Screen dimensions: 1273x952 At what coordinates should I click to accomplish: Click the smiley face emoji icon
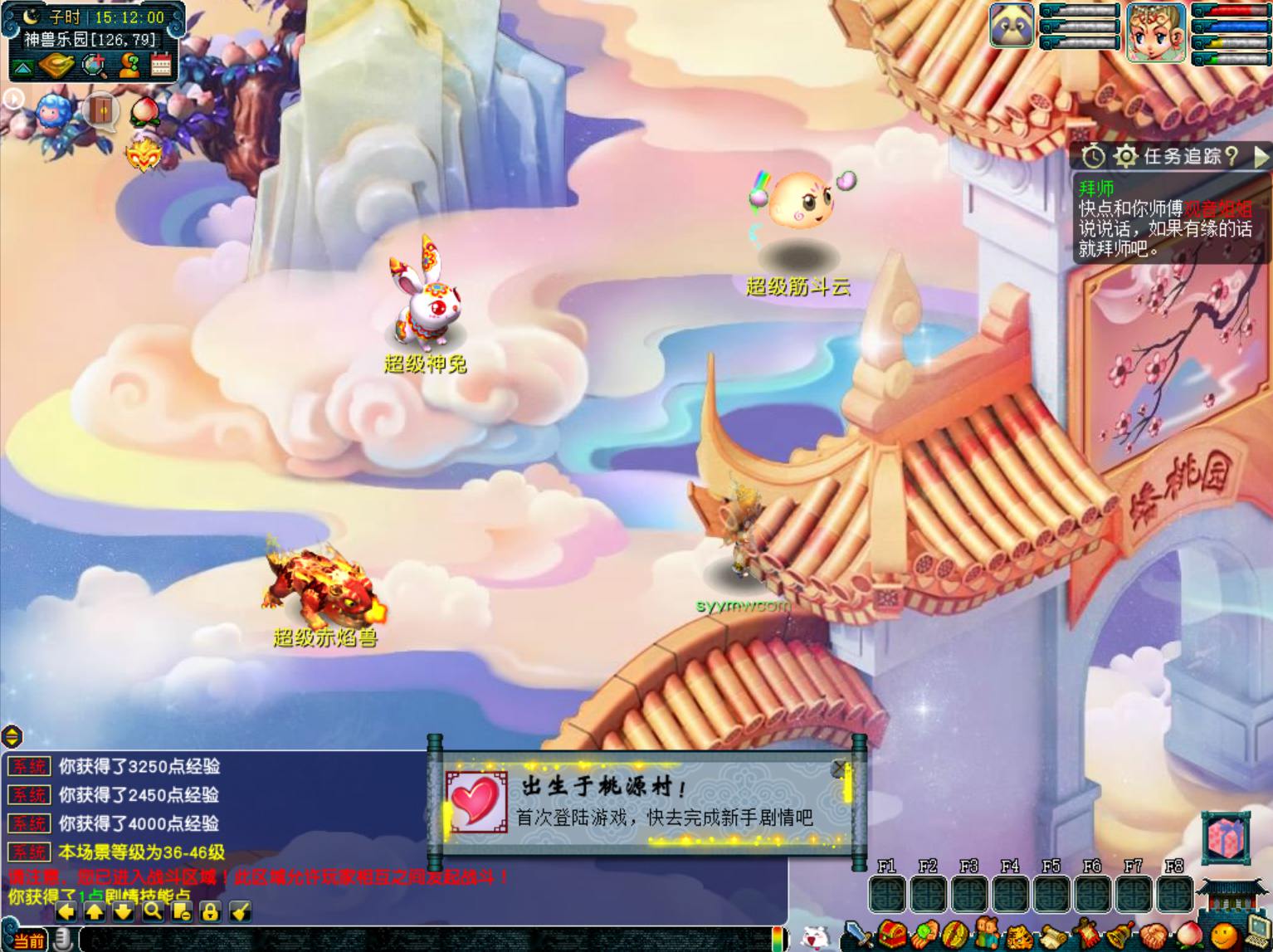pos(1222,937)
